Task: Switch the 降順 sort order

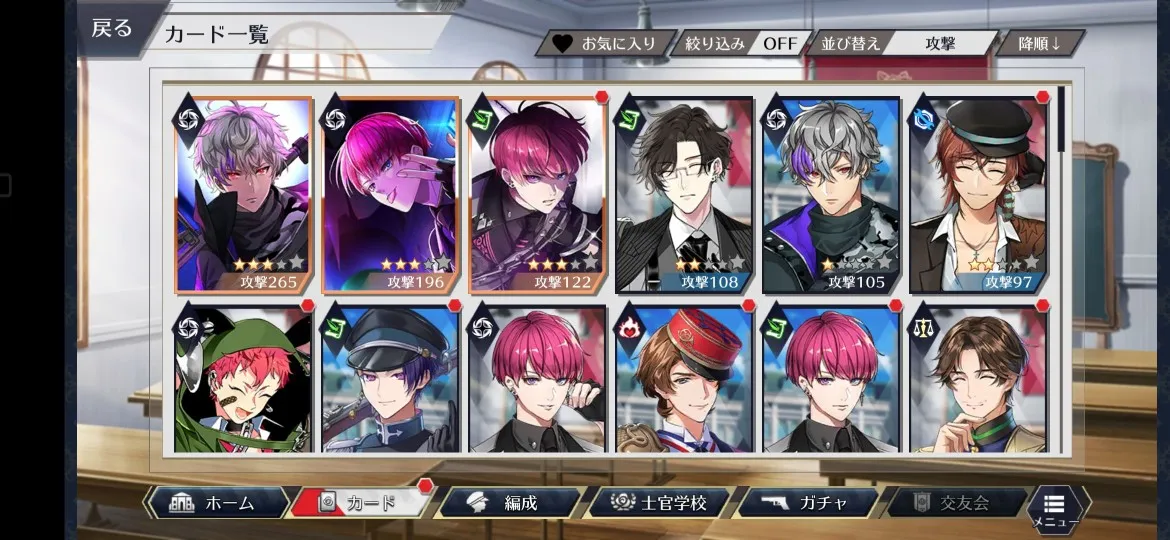Action: click(1037, 44)
